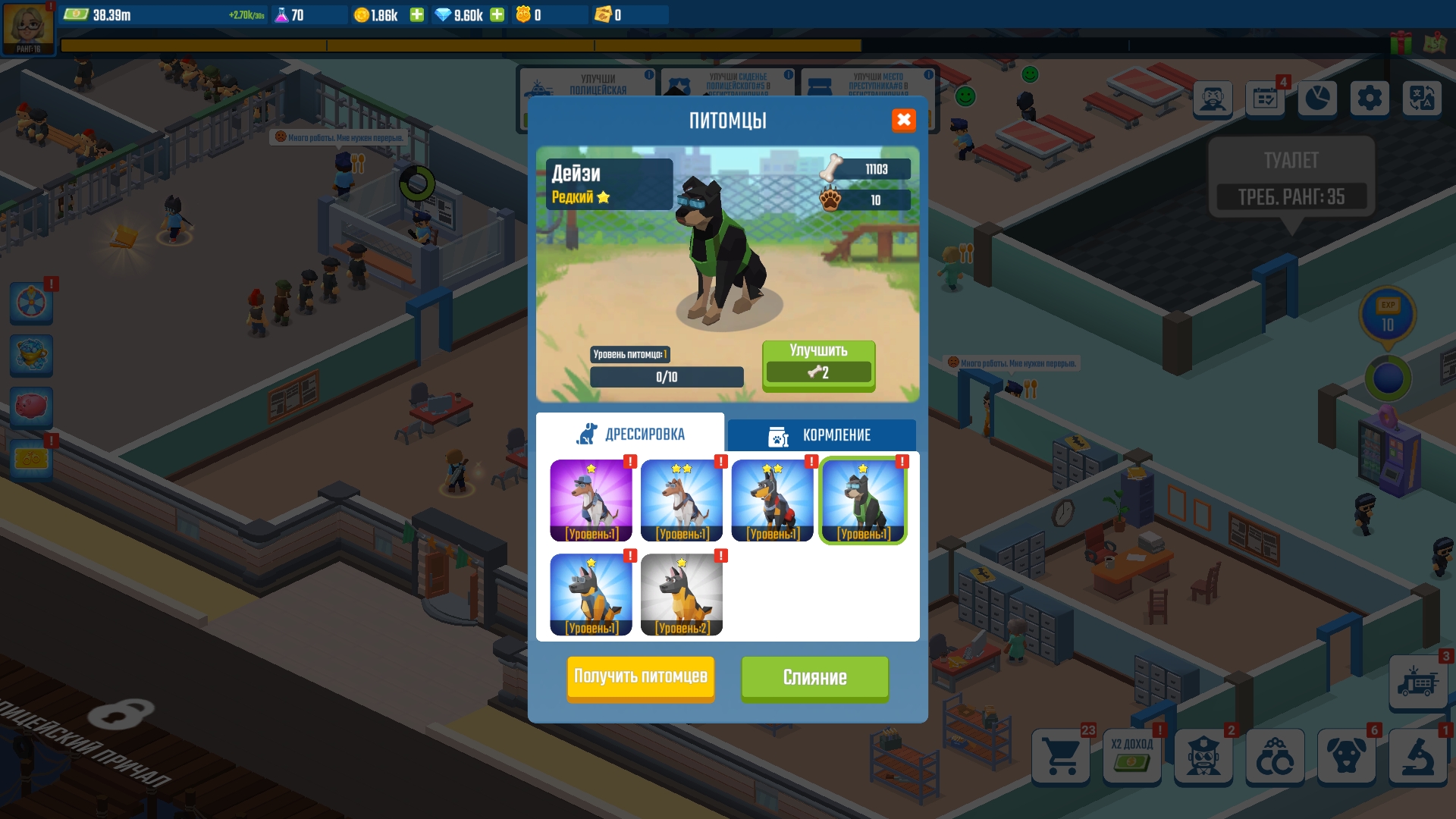Open the fortune wheel icon on the left

click(31, 303)
